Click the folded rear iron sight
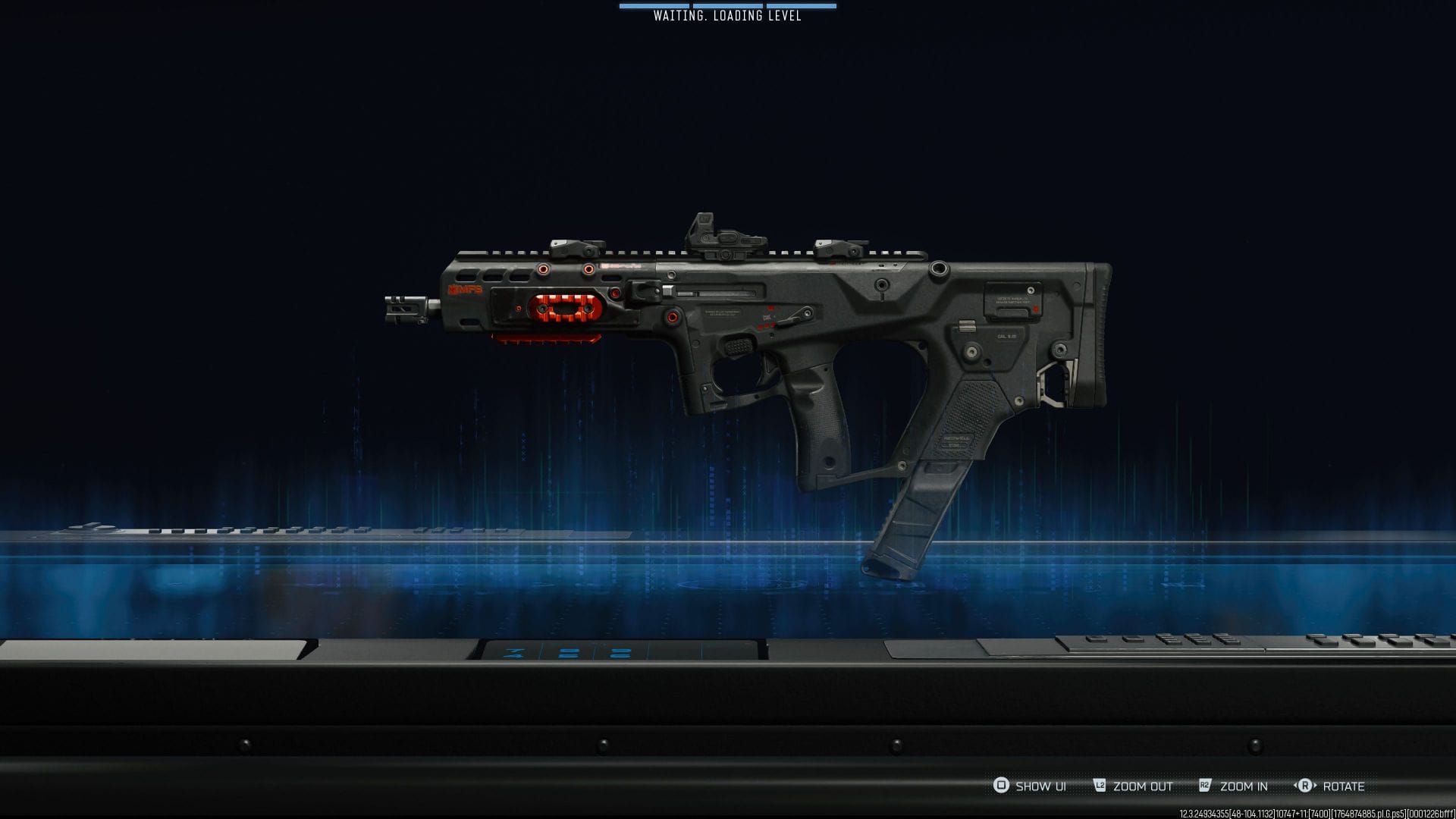 pyautogui.click(x=842, y=246)
